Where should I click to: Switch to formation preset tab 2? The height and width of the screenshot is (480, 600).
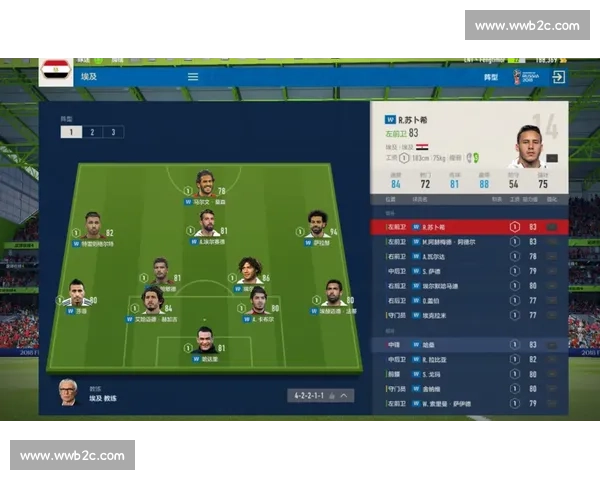(92, 132)
